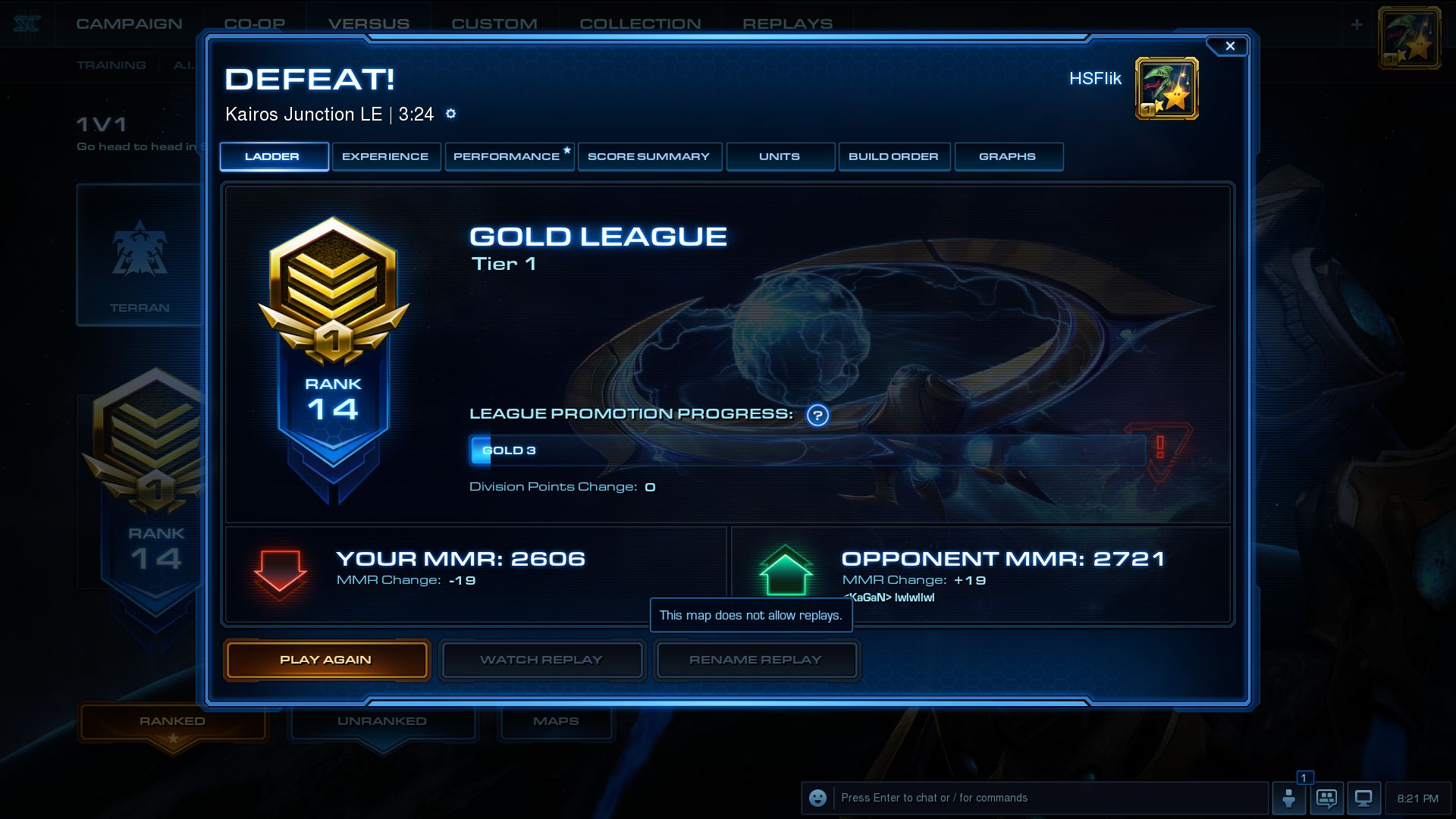Open the friends list icon in the bottom bar
The width and height of the screenshot is (1456, 819).
coord(1290,798)
